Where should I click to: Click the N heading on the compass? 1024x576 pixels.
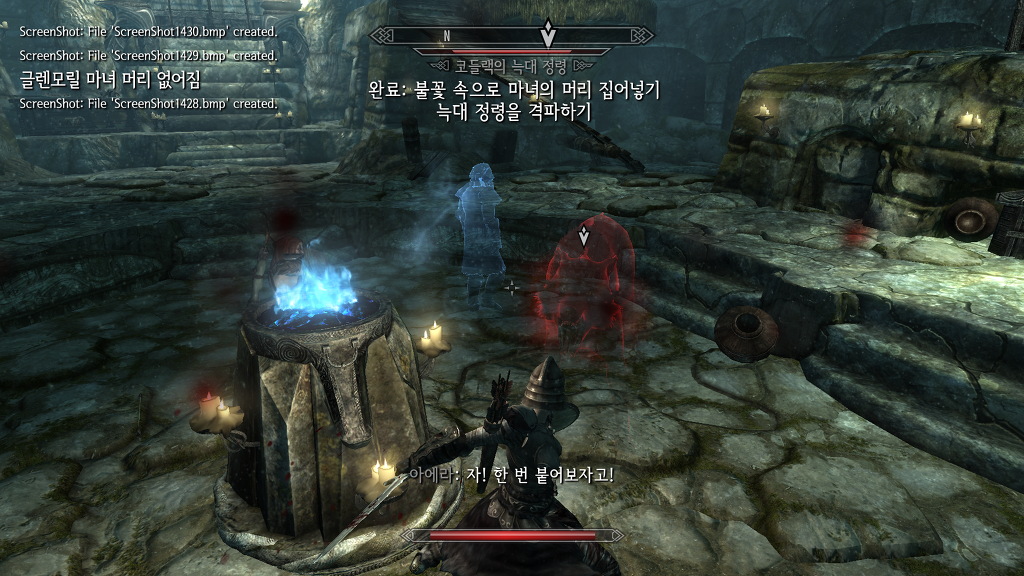[447, 36]
